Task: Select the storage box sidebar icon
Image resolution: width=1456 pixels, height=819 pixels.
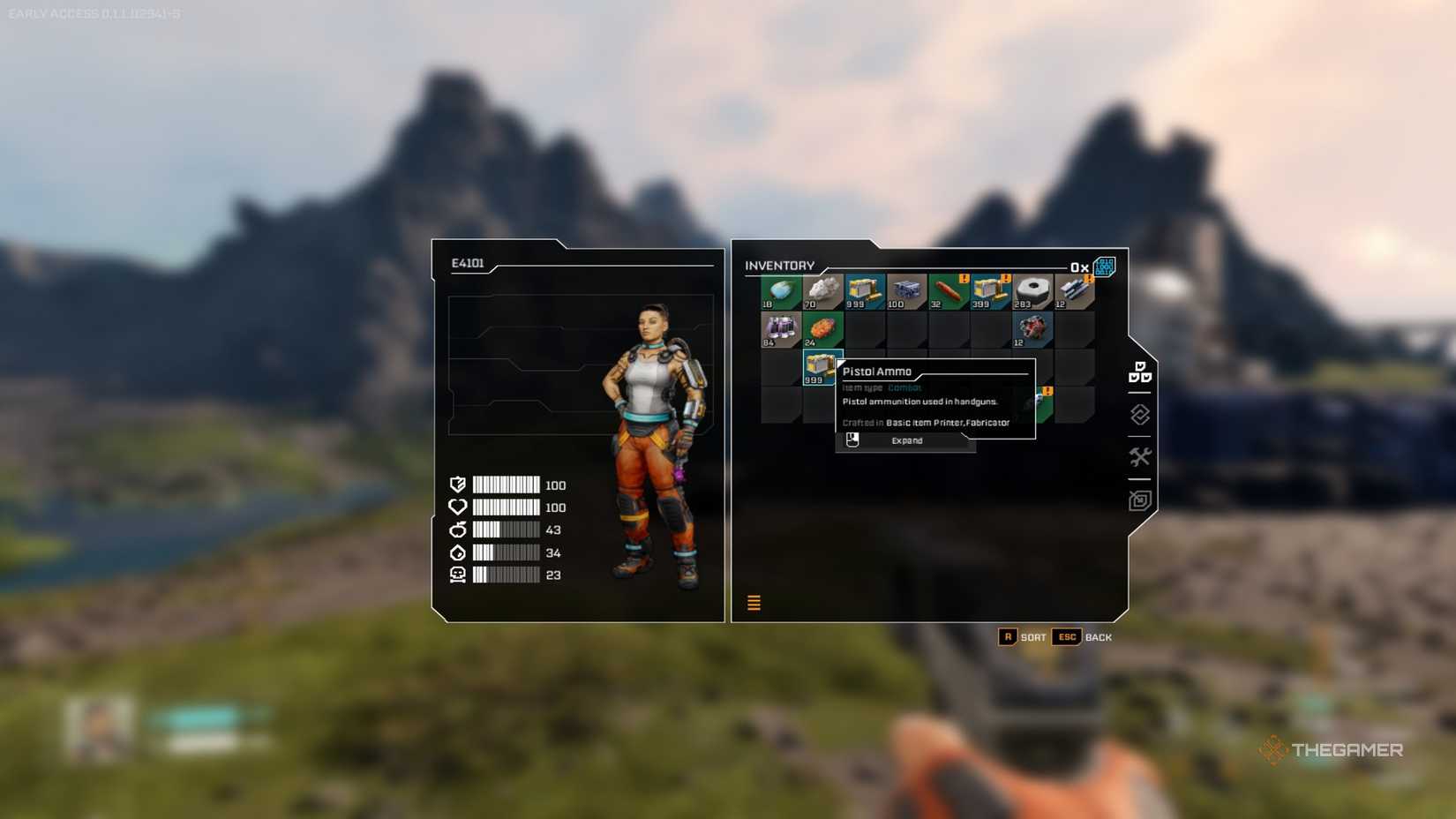Action: (1139, 500)
